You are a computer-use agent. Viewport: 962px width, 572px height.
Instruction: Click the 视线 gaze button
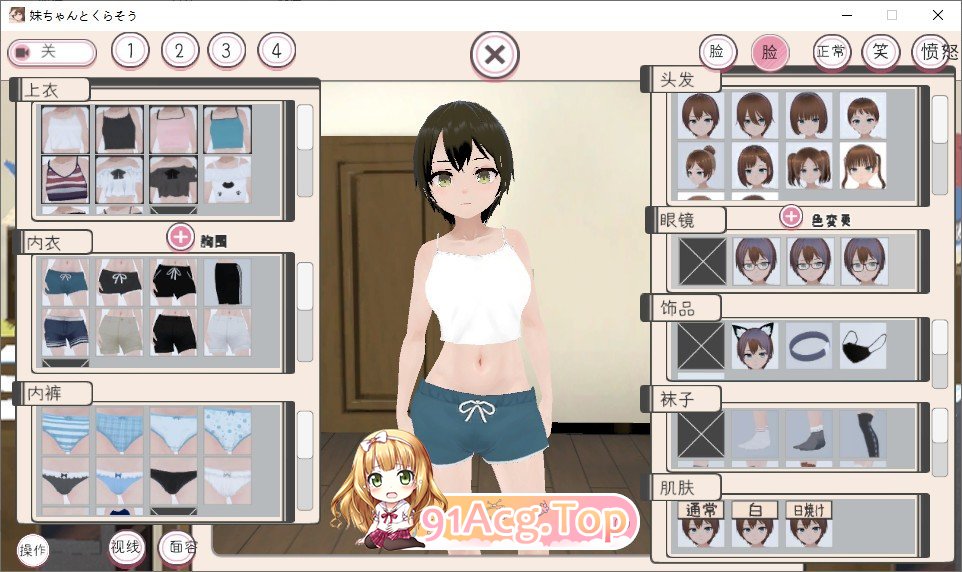click(x=126, y=546)
